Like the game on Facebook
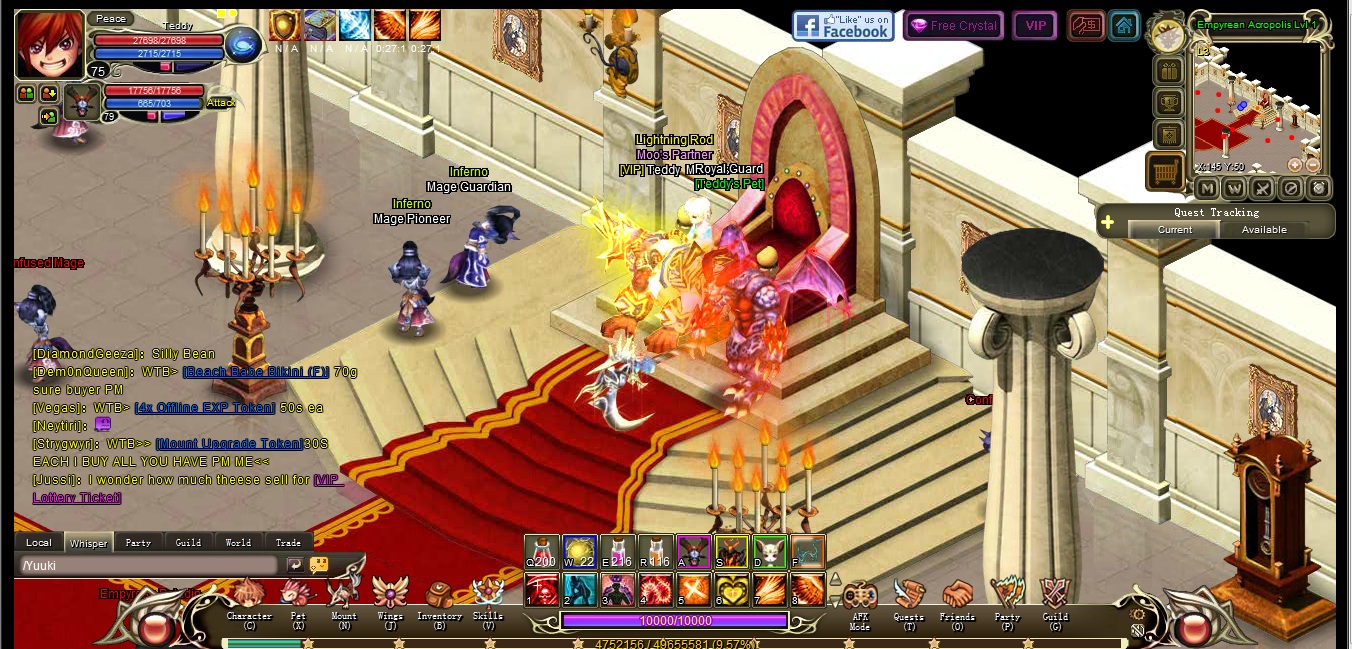 (x=843, y=26)
